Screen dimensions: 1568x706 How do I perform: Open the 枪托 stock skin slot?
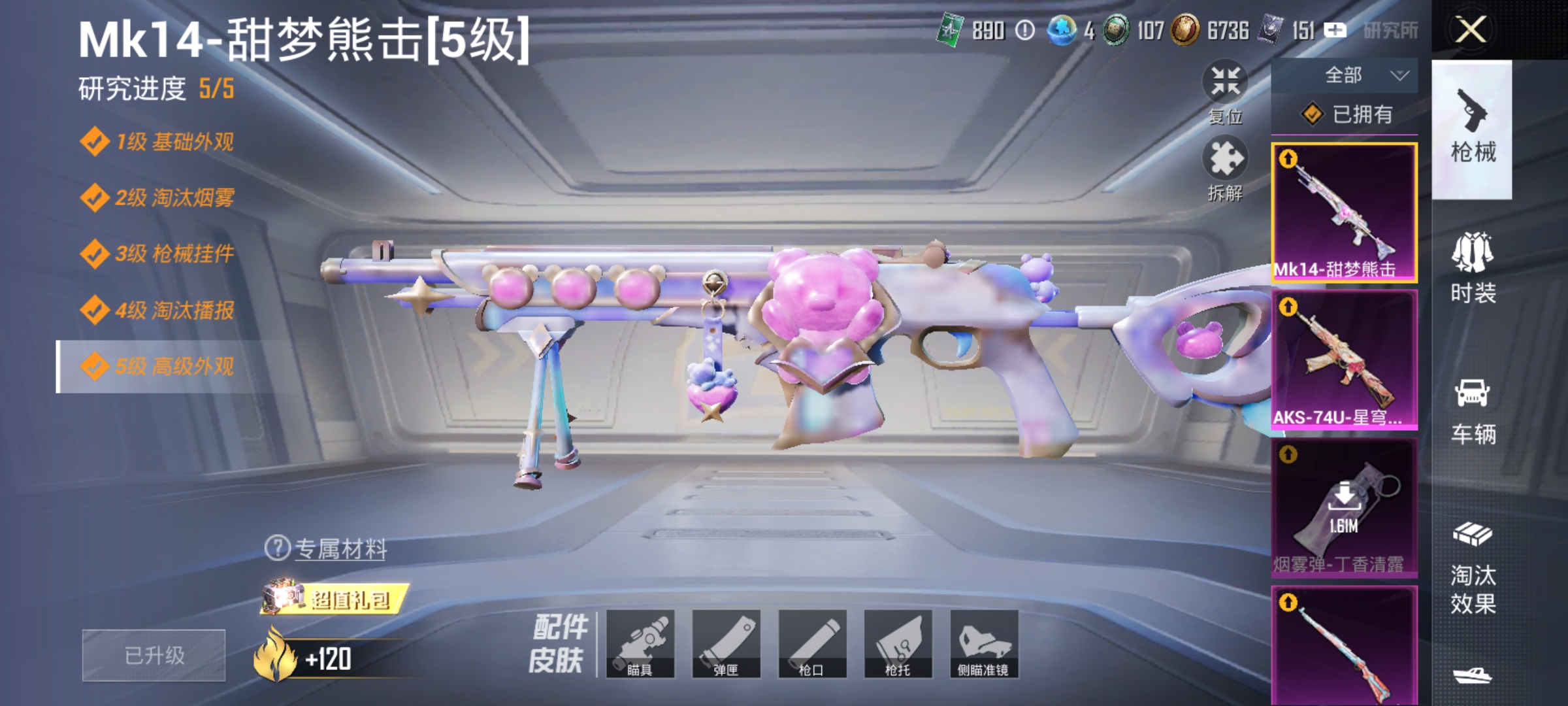click(897, 646)
